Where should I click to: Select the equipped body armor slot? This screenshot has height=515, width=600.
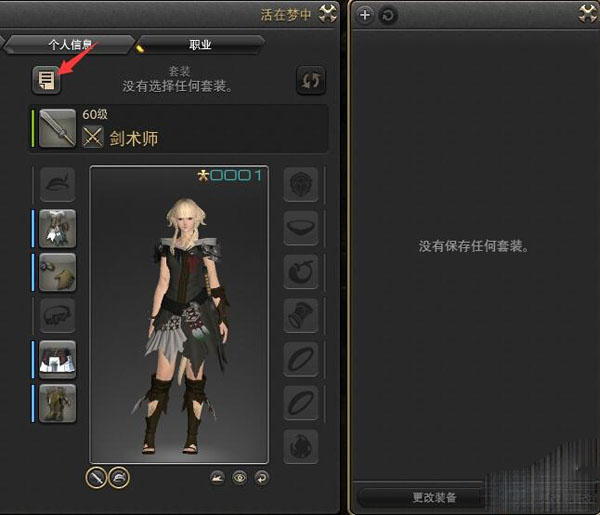pos(58,228)
